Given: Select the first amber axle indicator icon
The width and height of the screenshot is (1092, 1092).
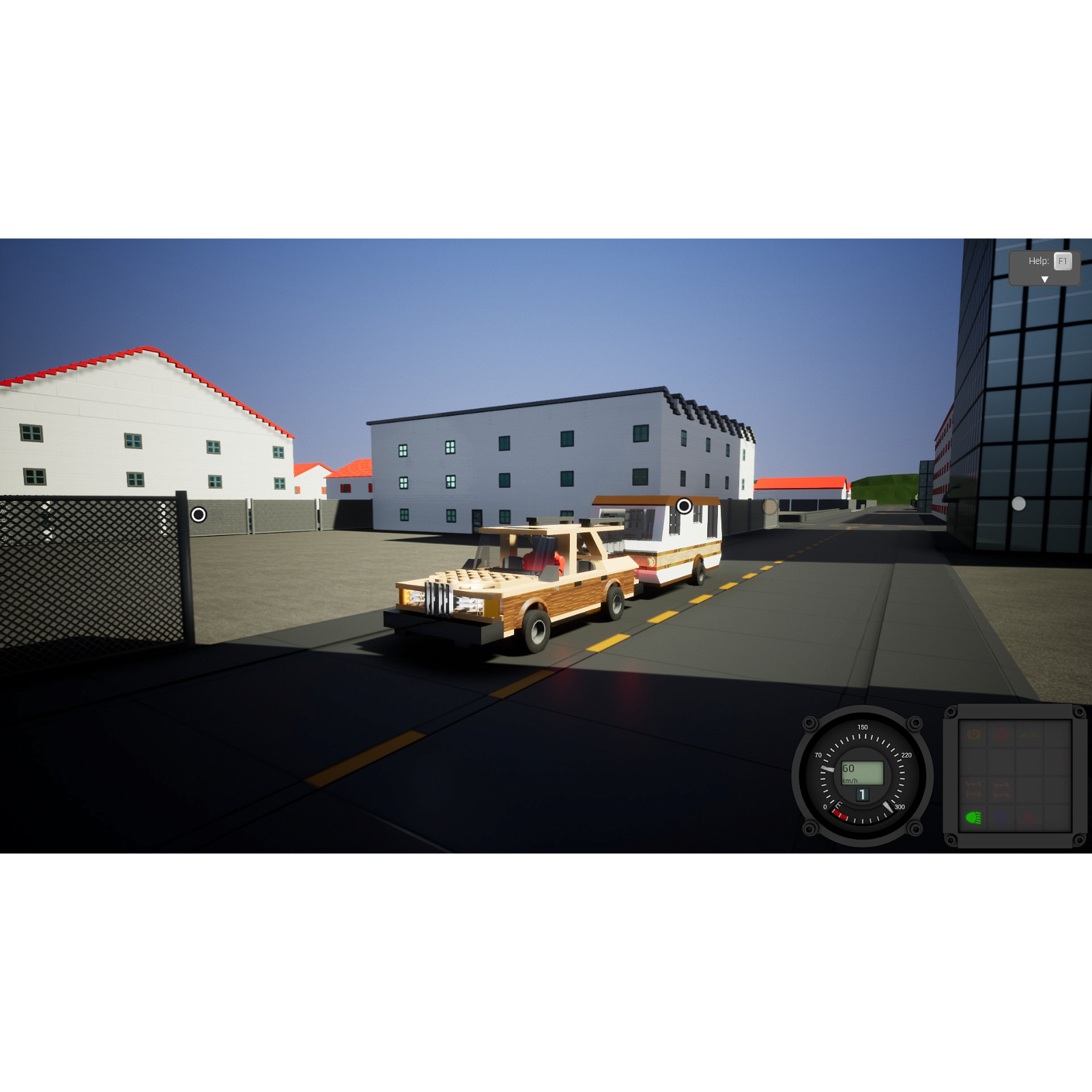Looking at the screenshot, I should click(974, 789).
